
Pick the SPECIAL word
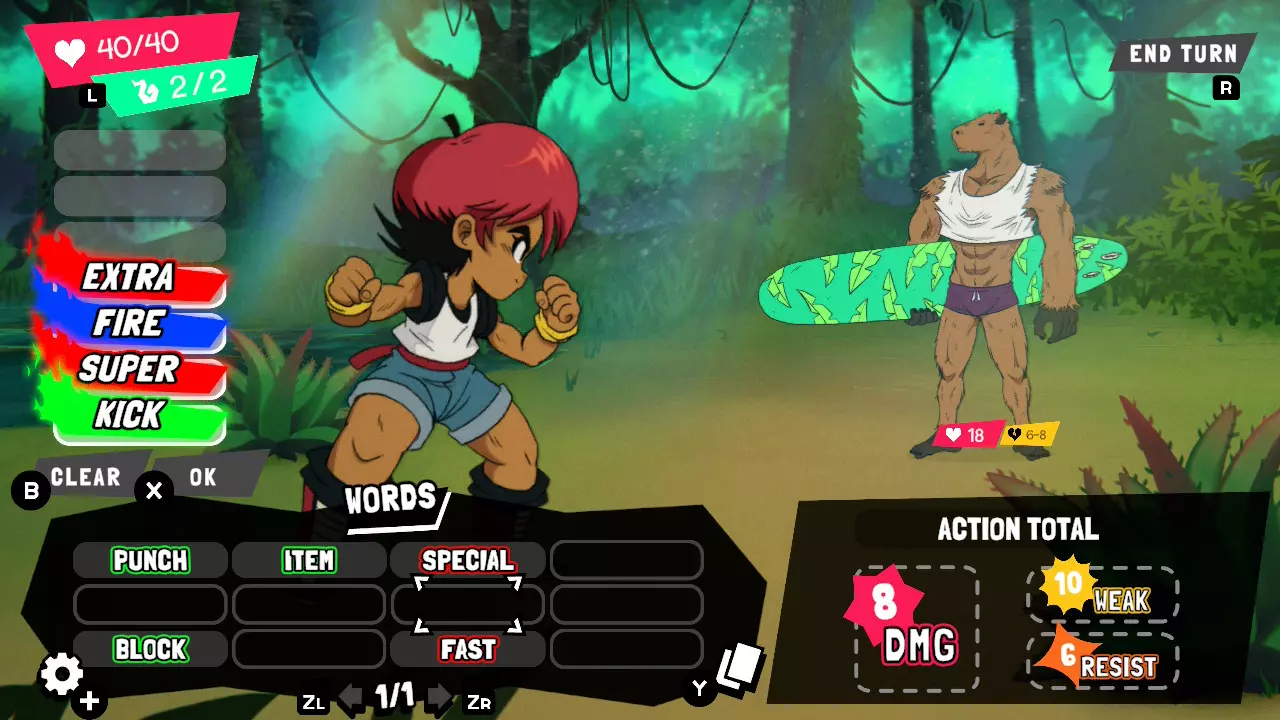click(x=467, y=560)
